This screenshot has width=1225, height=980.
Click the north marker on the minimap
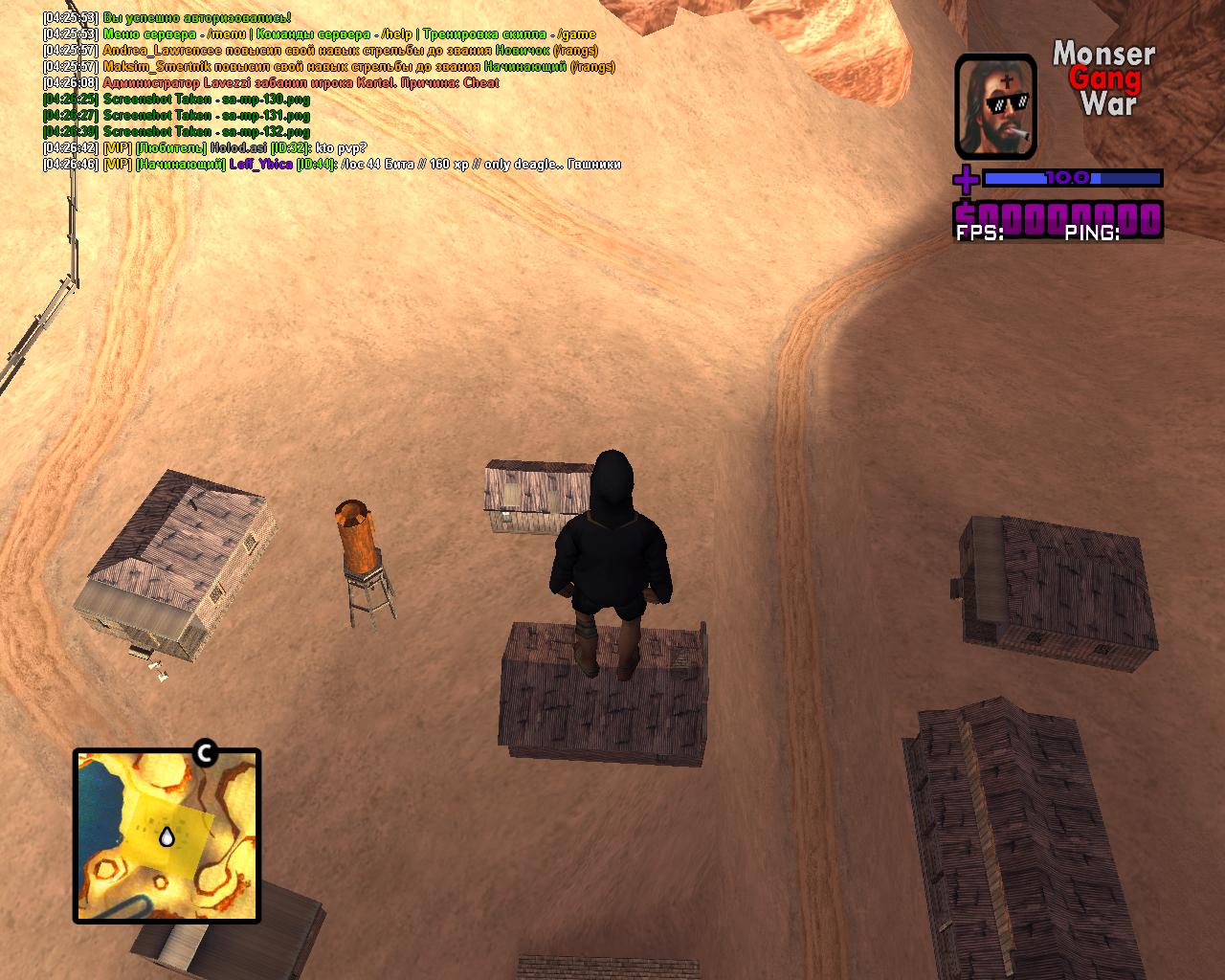204,754
